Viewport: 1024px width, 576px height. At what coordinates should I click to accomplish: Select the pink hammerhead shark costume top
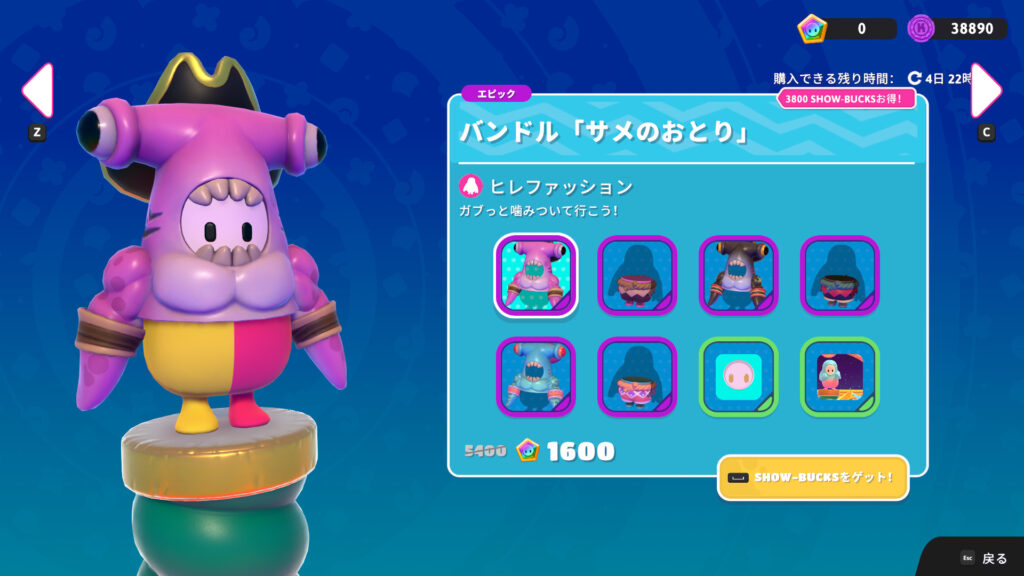[535, 275]
